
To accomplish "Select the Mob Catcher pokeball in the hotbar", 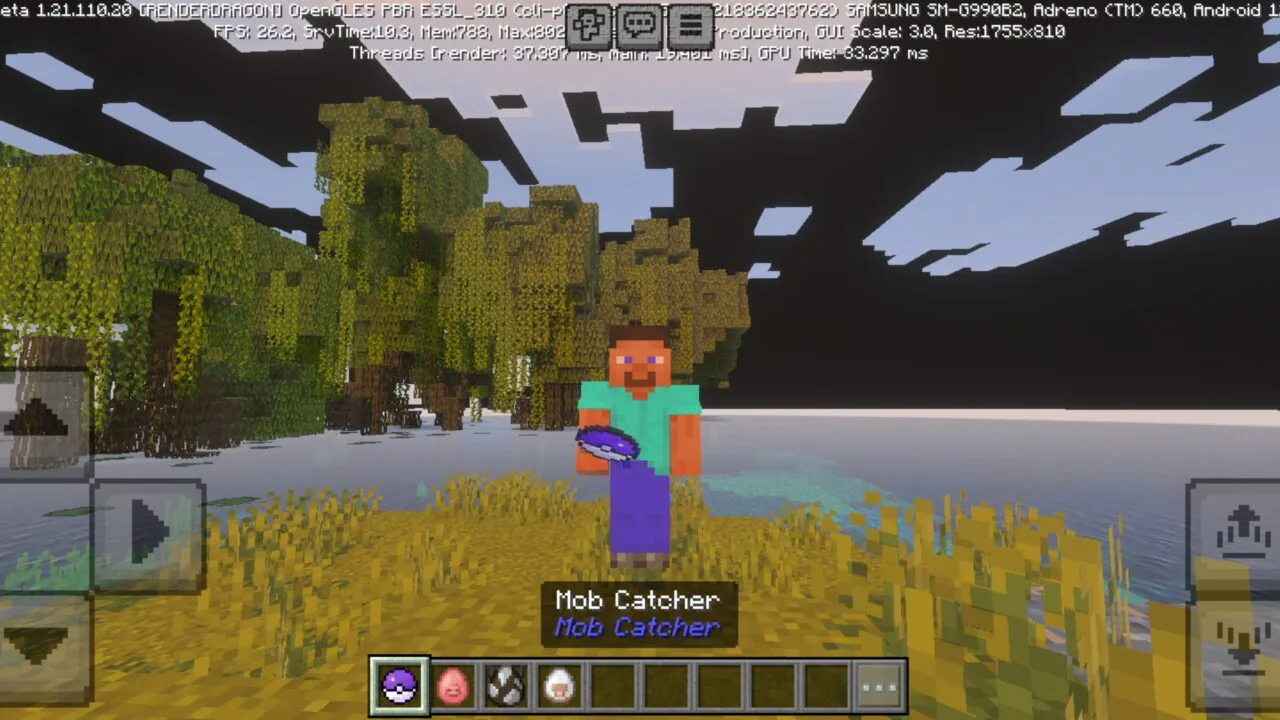I will coord(400,685).
